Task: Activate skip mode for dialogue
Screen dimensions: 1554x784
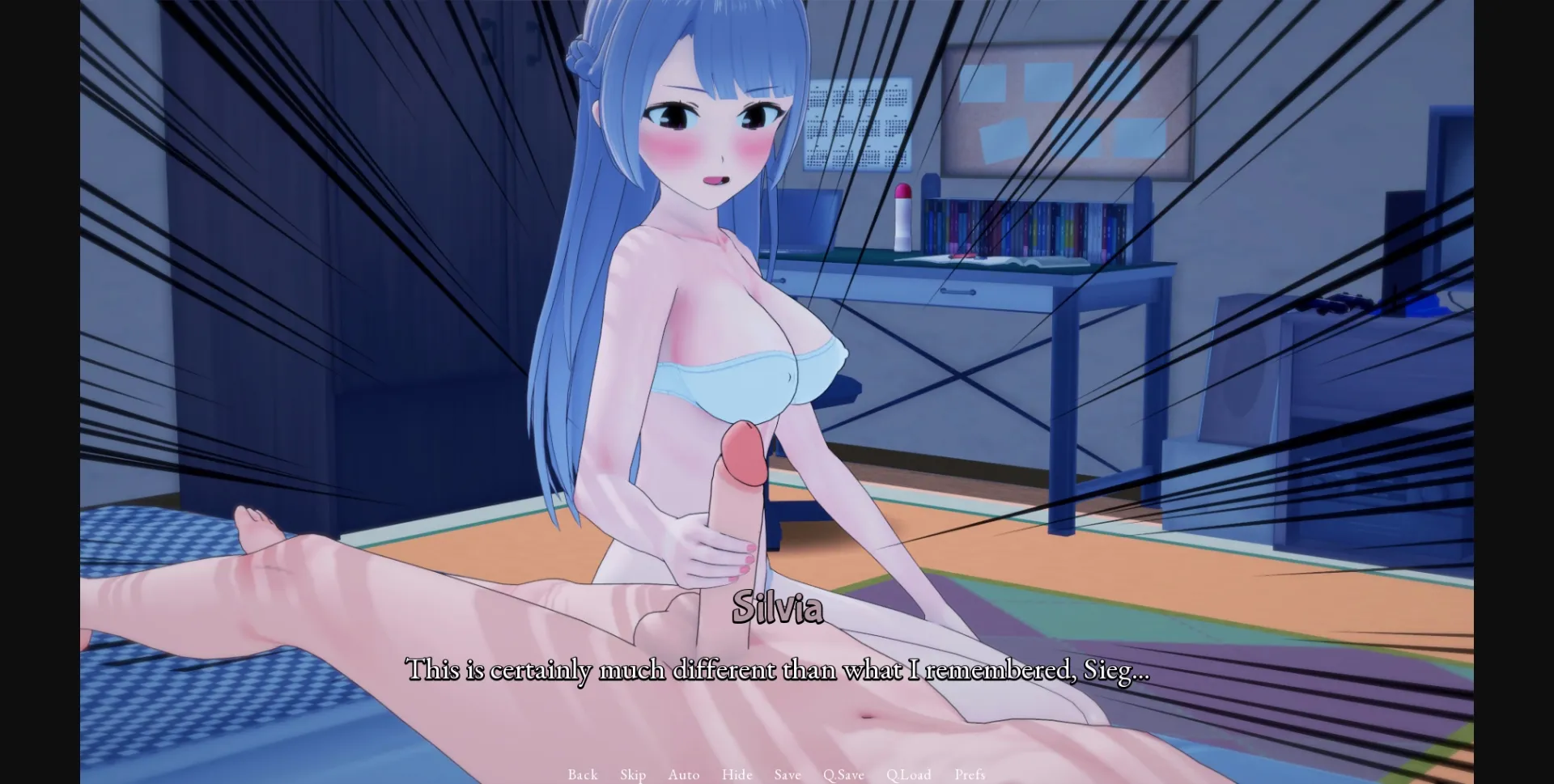Action: [x=633, y=774]
